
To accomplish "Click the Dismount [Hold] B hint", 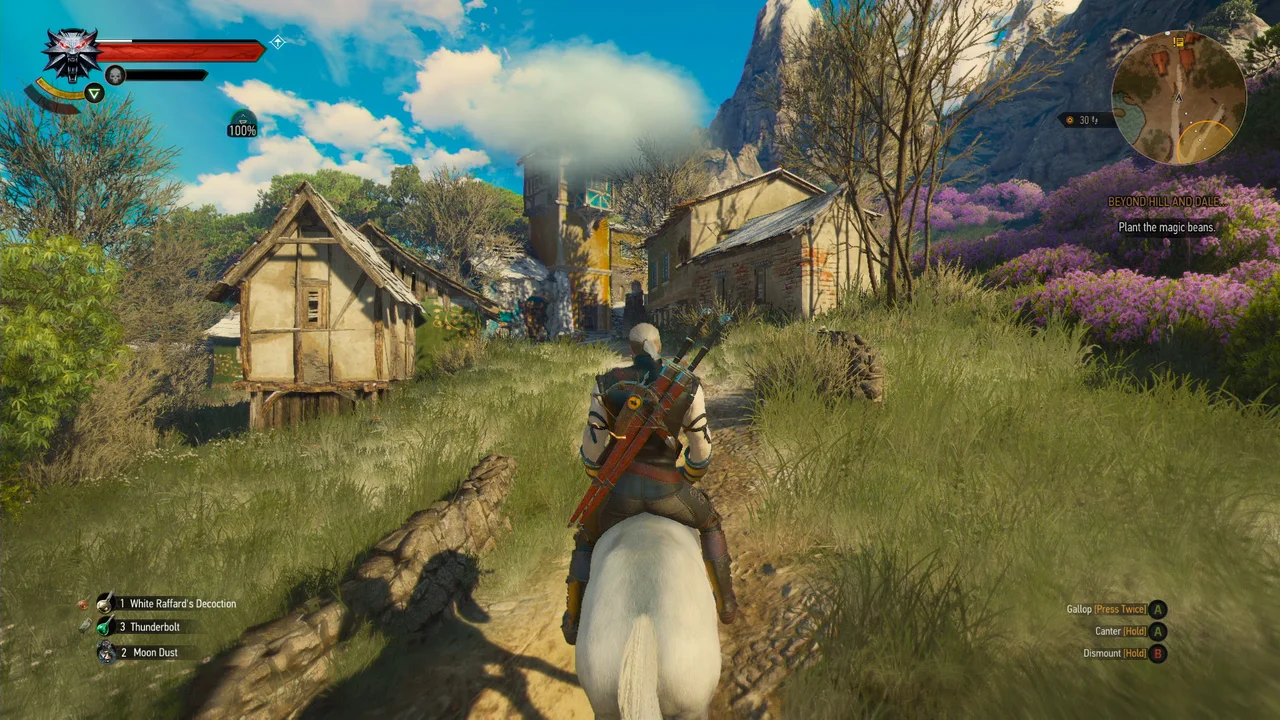I will pyautogui.click(x=1115, y=652).
